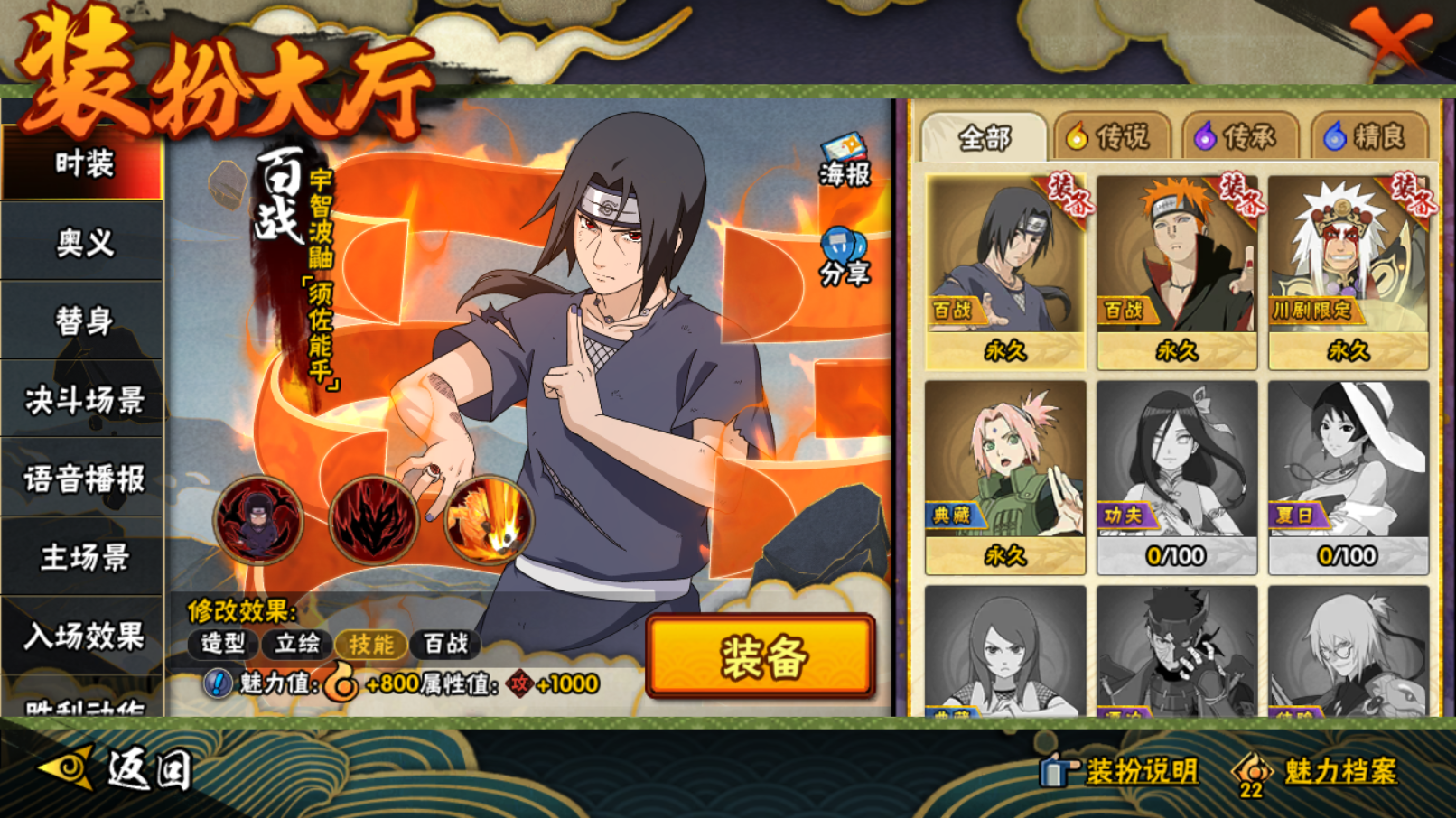Open the 决斗场景 section
This screenshot has height=818, width=1456.
pyautogui.click(x=83, y=399)
